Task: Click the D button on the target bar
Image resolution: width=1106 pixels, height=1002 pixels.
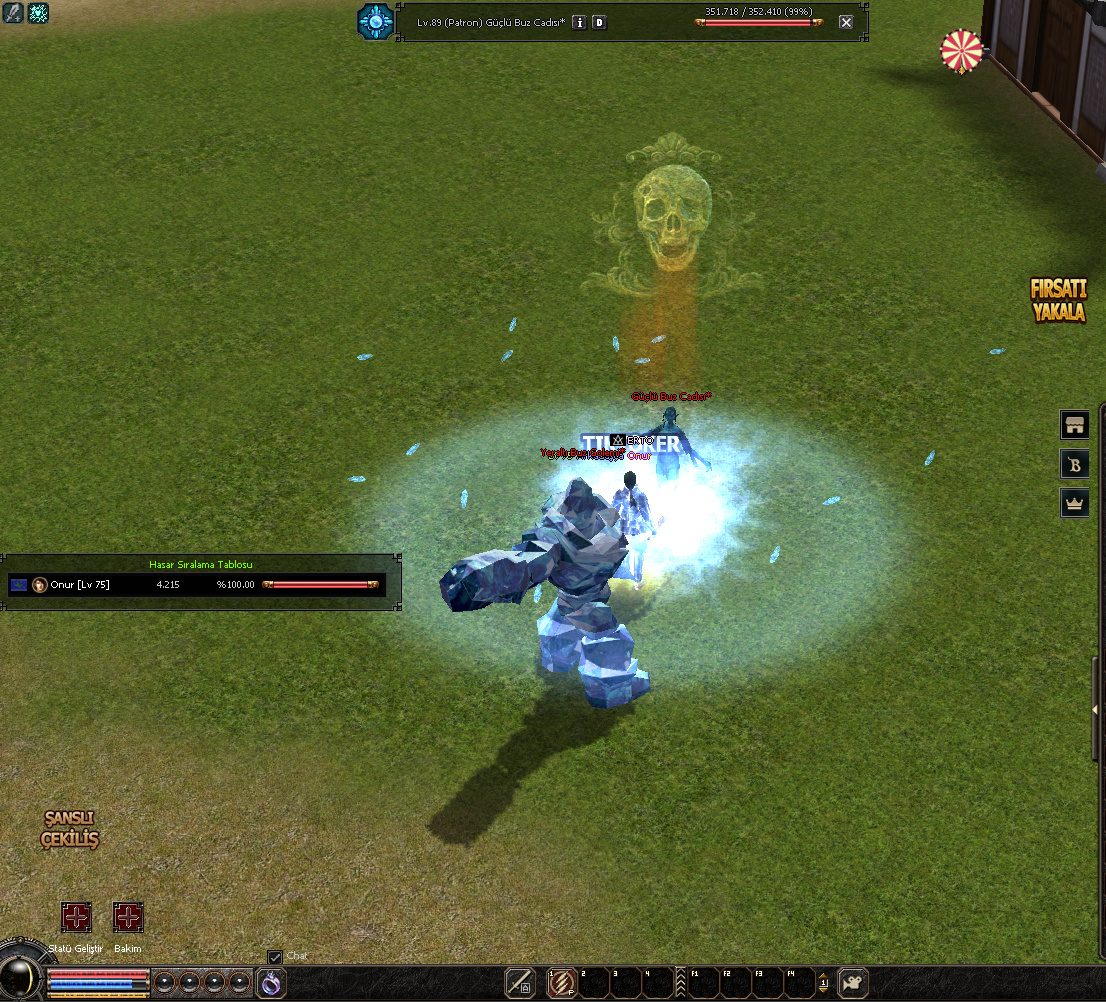Action: tap(599, 22)
